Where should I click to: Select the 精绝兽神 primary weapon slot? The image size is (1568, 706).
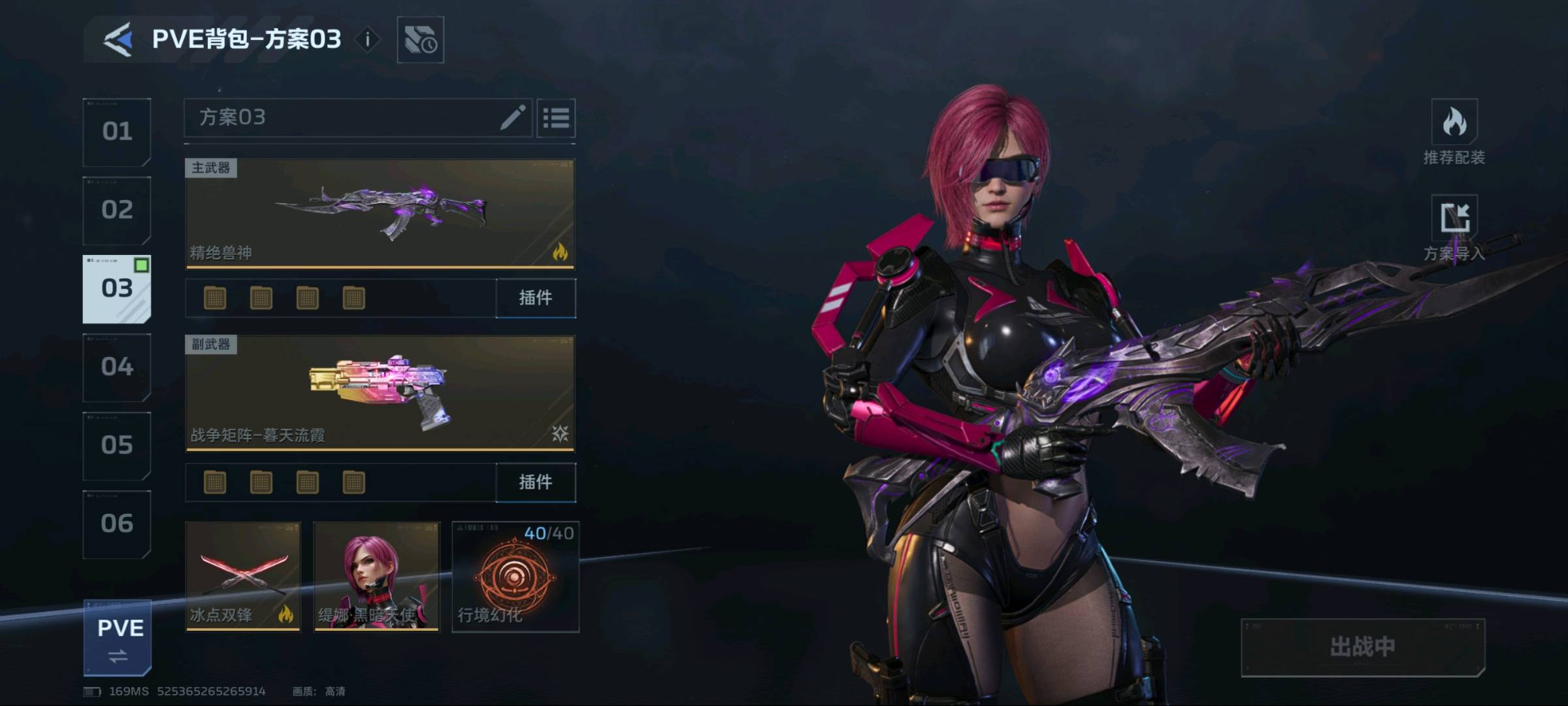click(x=380, y=213)
